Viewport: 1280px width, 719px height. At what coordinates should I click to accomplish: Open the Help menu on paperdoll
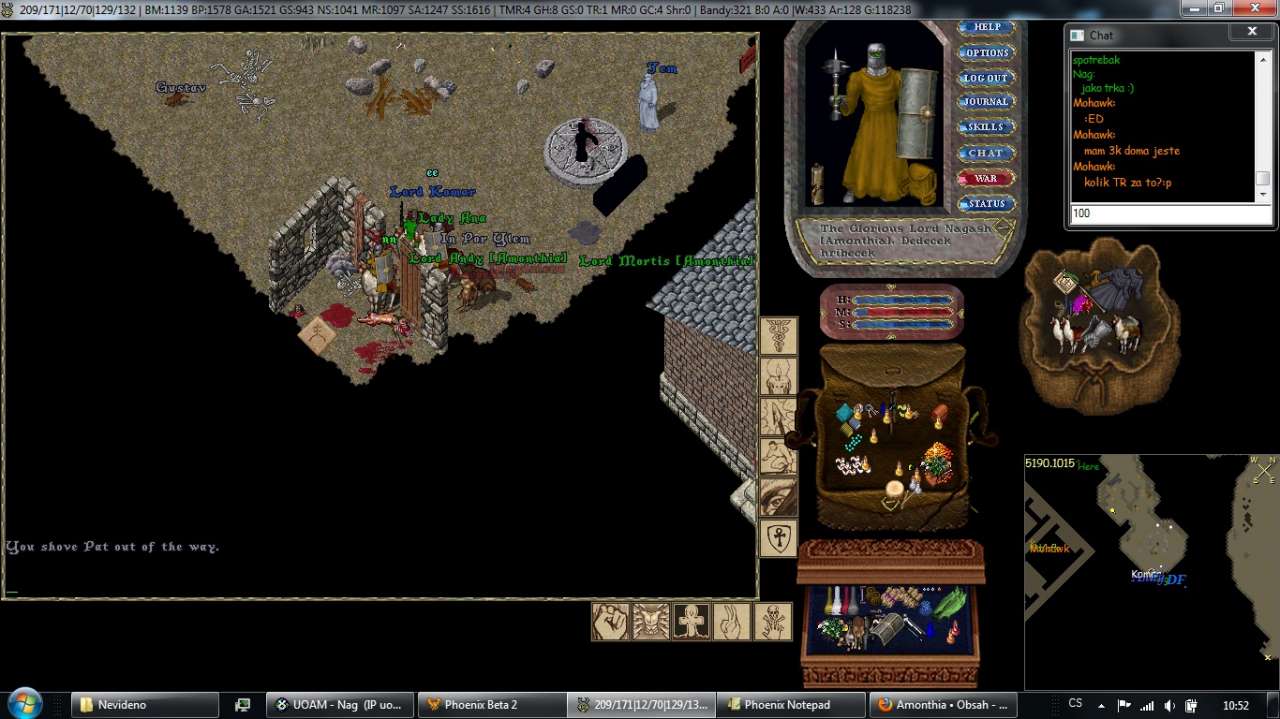(x=986, y=27)
